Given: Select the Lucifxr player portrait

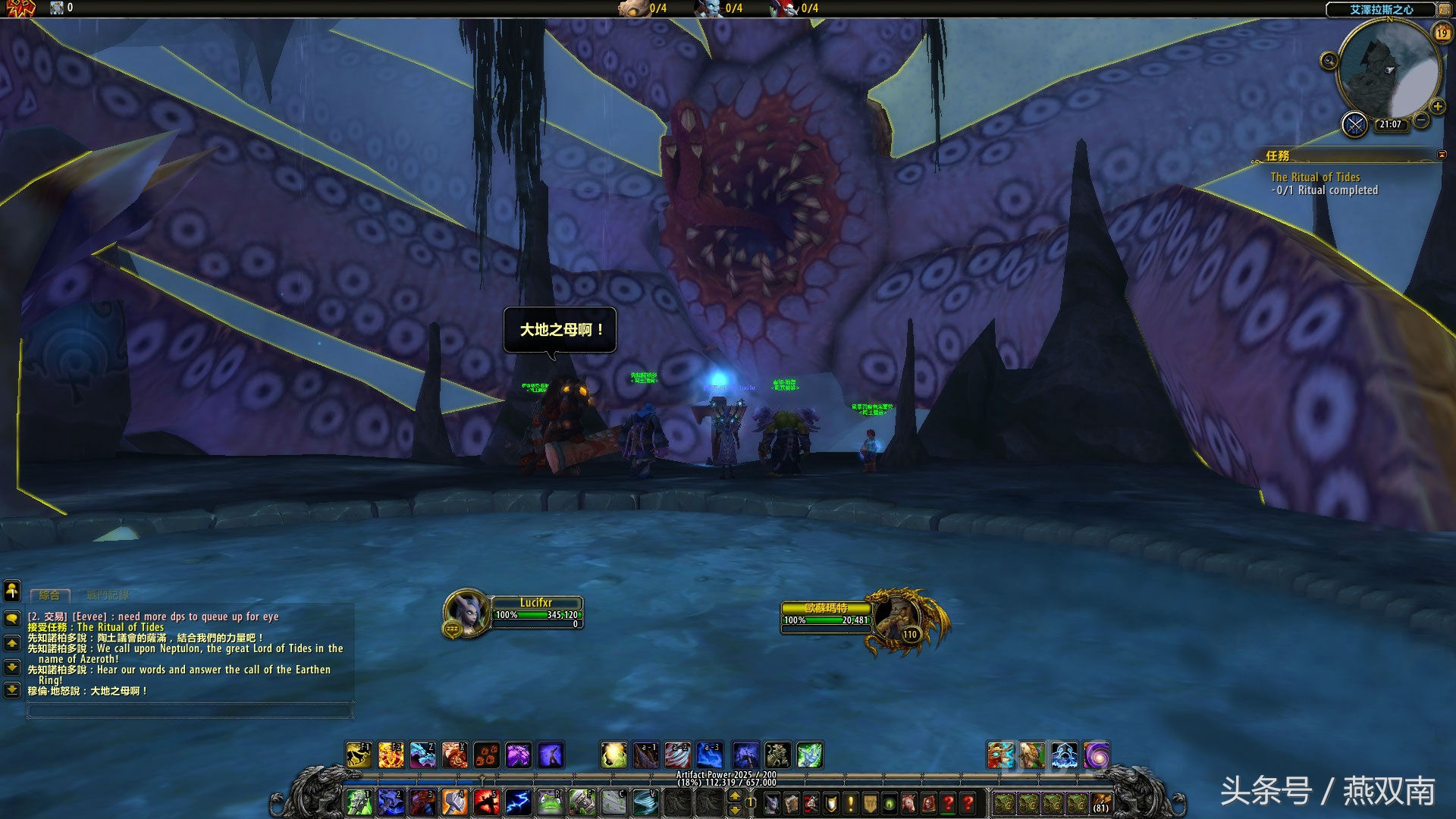Looking at the screenshot, I should click(466, 612).
